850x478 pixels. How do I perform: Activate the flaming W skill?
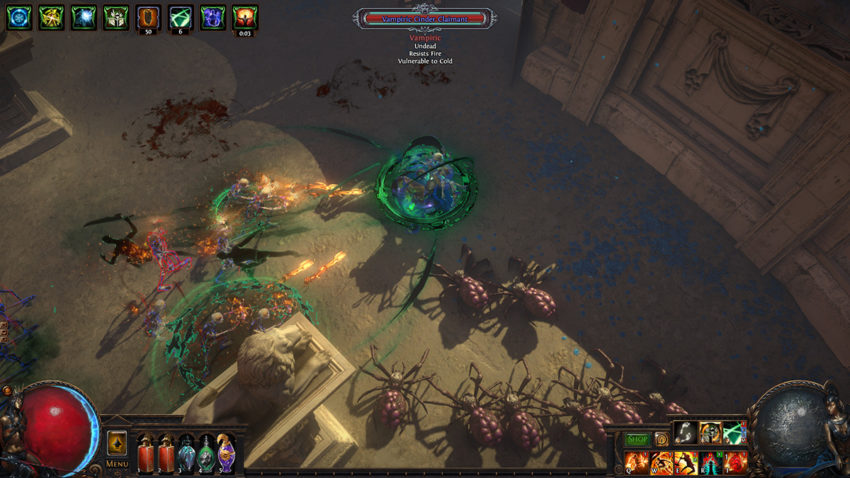[662, 461]
